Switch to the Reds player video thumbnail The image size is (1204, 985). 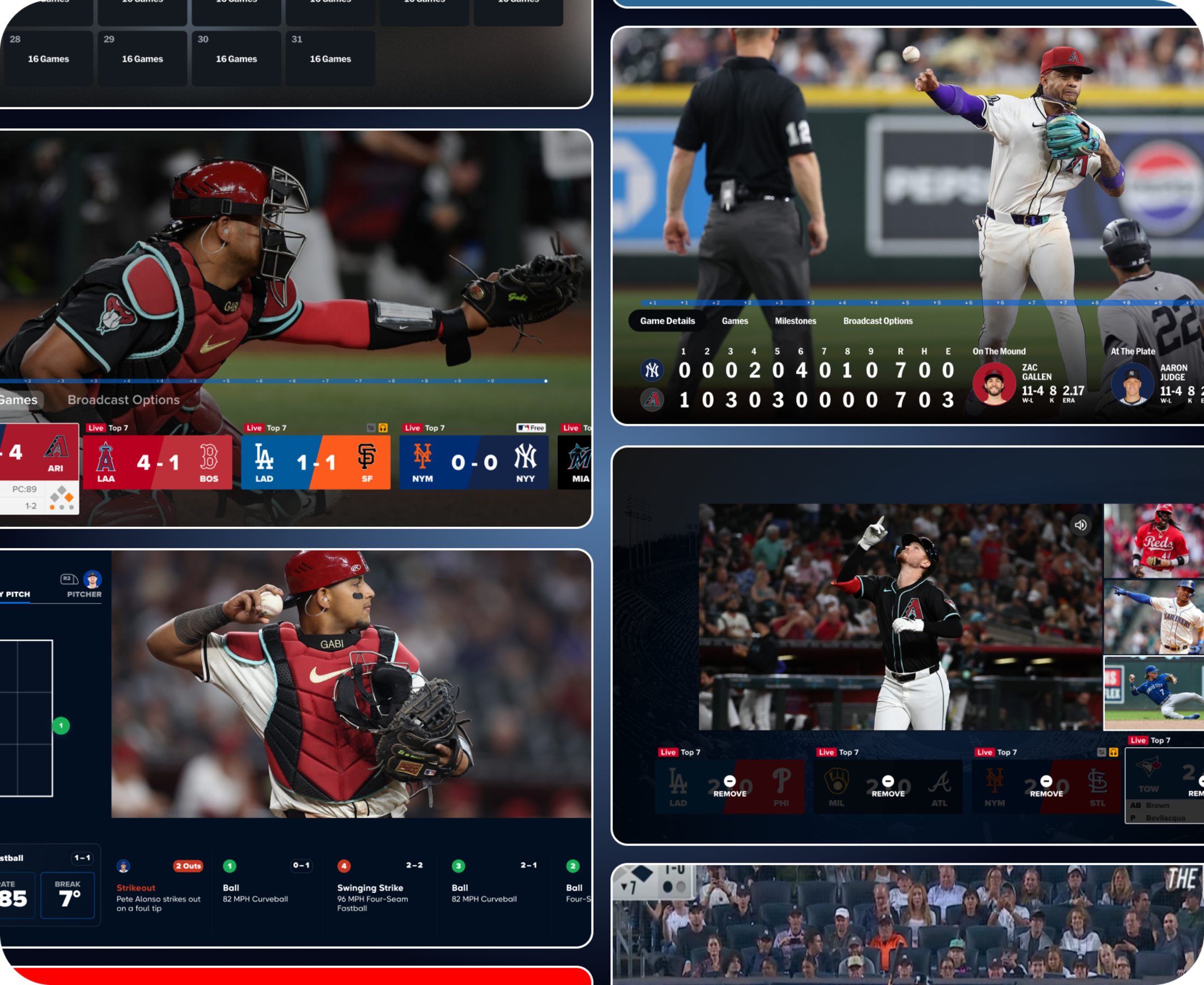click(1153, 541)
